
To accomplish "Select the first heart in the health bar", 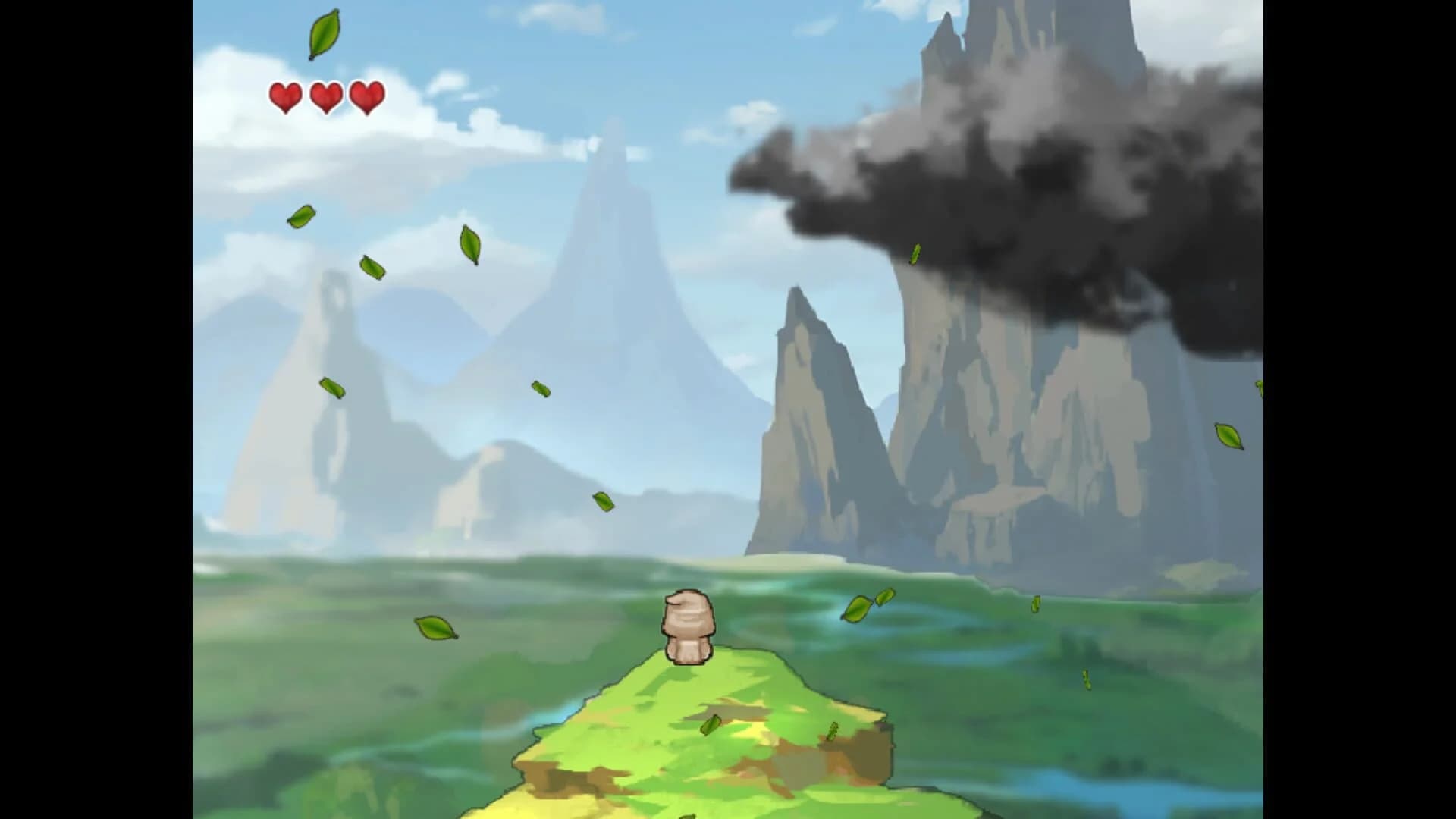I will click(286, 98).
